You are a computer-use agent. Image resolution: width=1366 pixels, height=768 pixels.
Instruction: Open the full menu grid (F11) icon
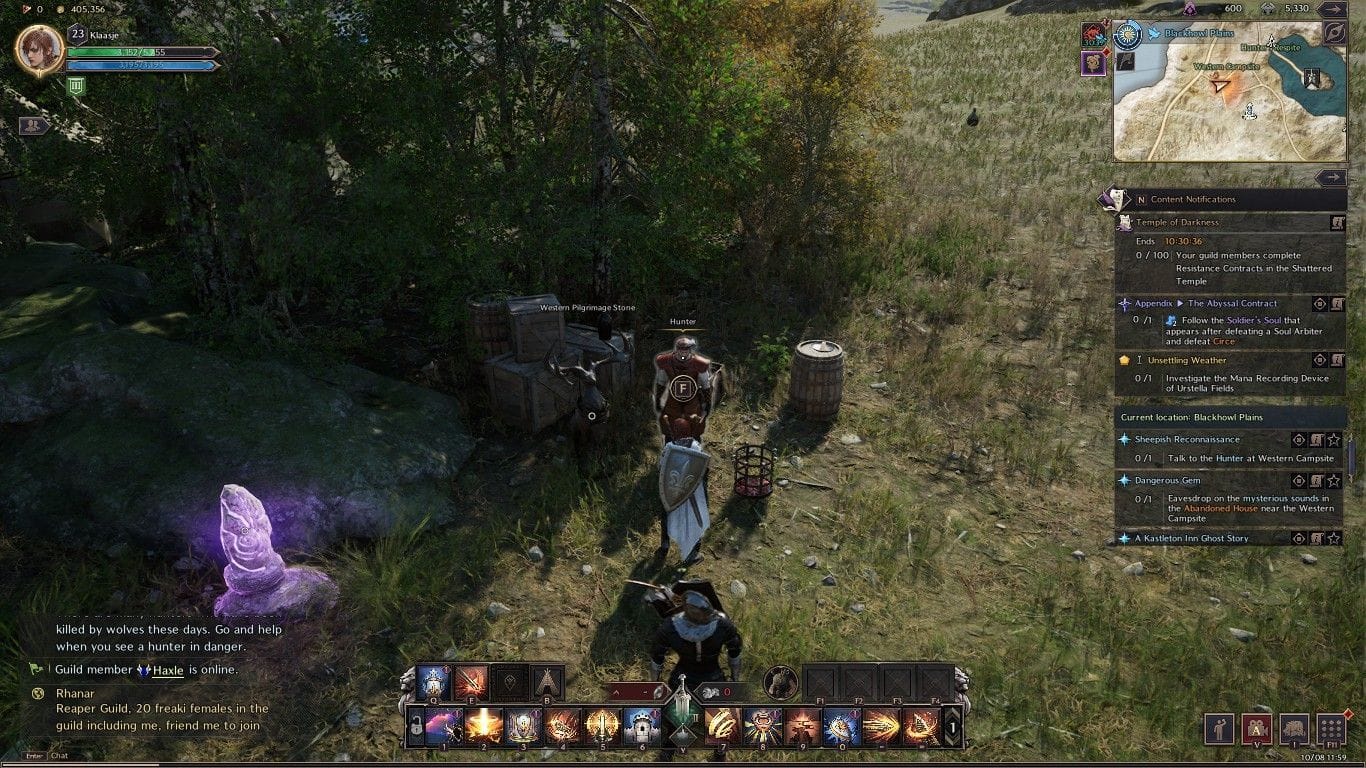(x=1333, y=729)
